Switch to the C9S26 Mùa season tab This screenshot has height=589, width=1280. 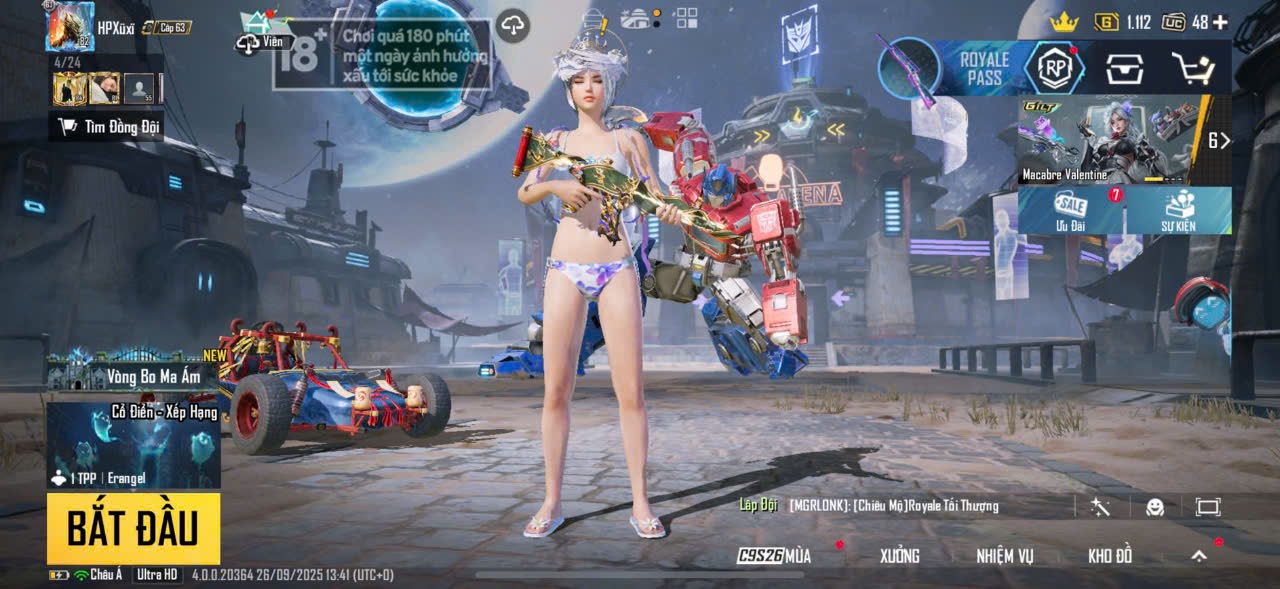(775, 556)
